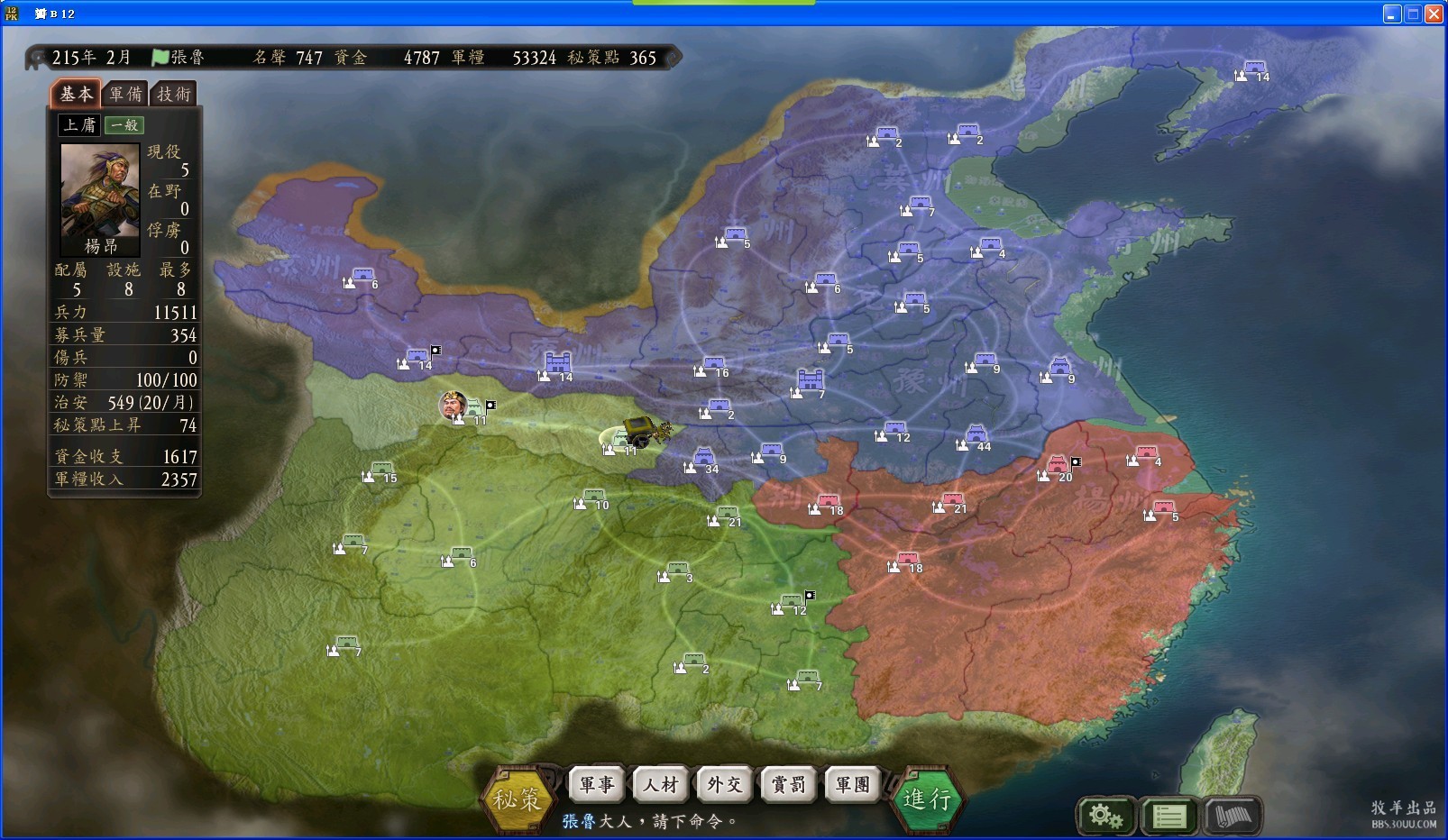Select the 賞罰 command
This screenshot has width=1448, height=840.
pos(789,784)
